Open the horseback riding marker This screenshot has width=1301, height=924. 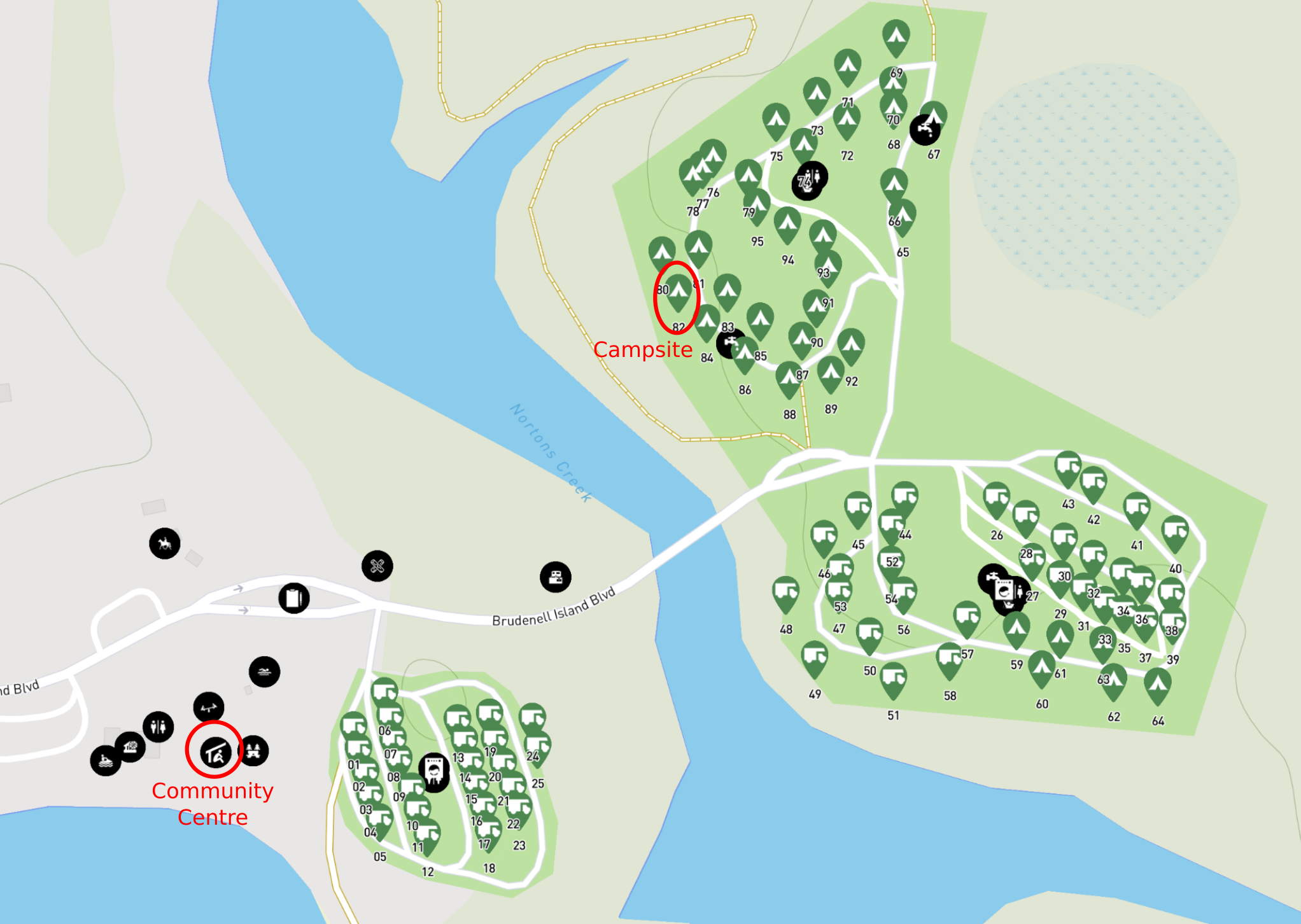pos(165,544)
